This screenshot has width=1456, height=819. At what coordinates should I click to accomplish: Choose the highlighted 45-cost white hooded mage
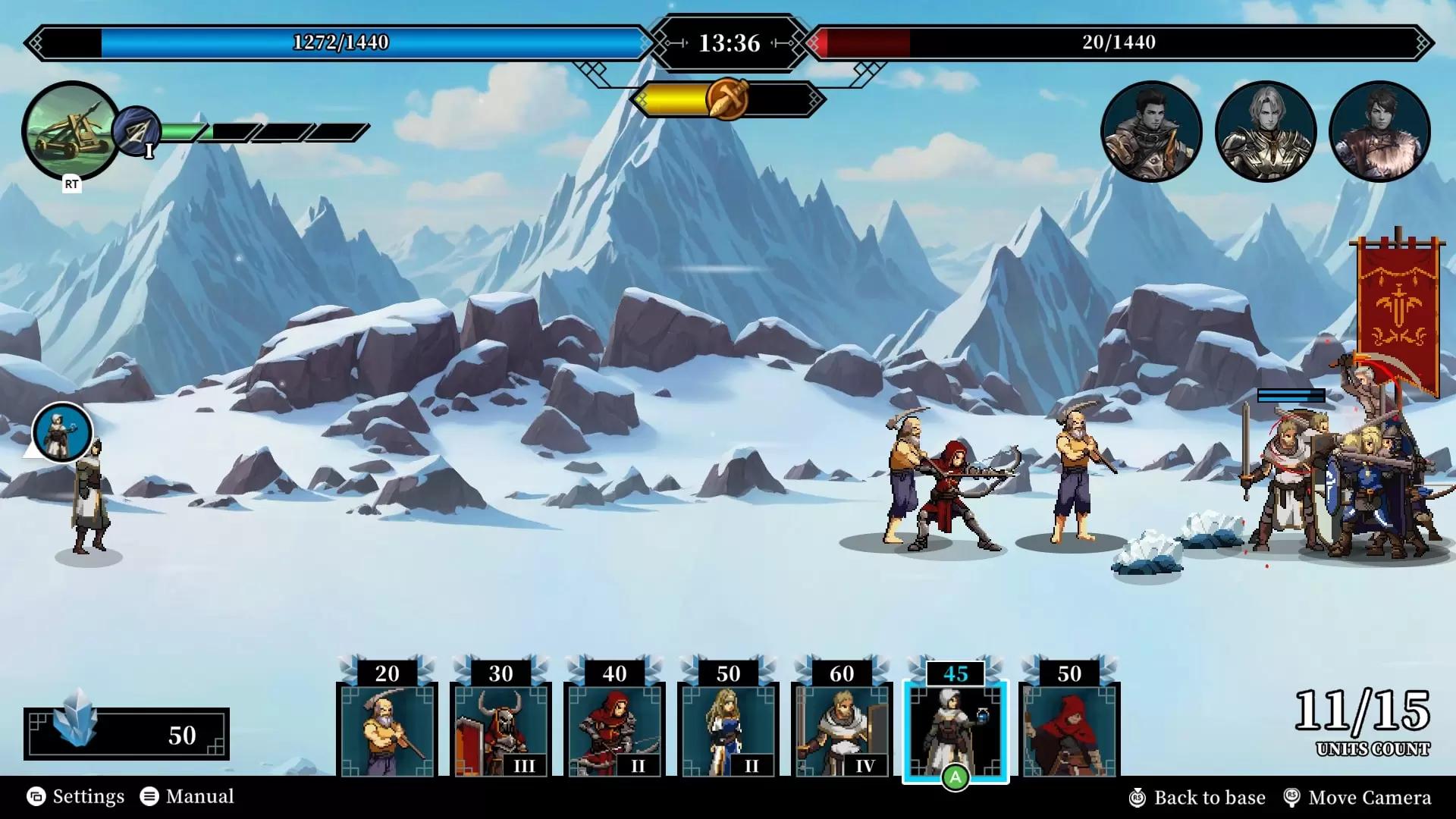pos(955,728)
